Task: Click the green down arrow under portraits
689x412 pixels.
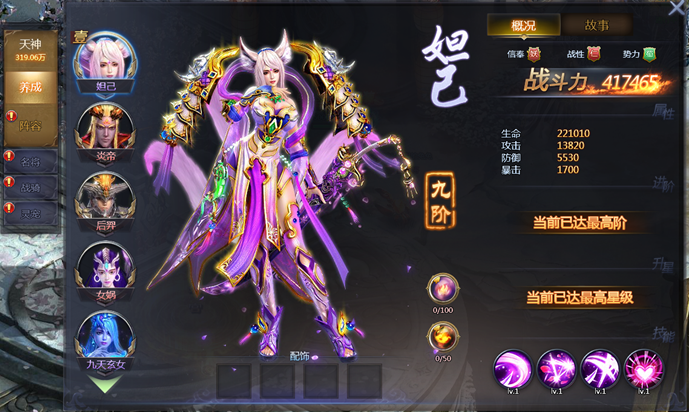Action: [x=106, y=382]
